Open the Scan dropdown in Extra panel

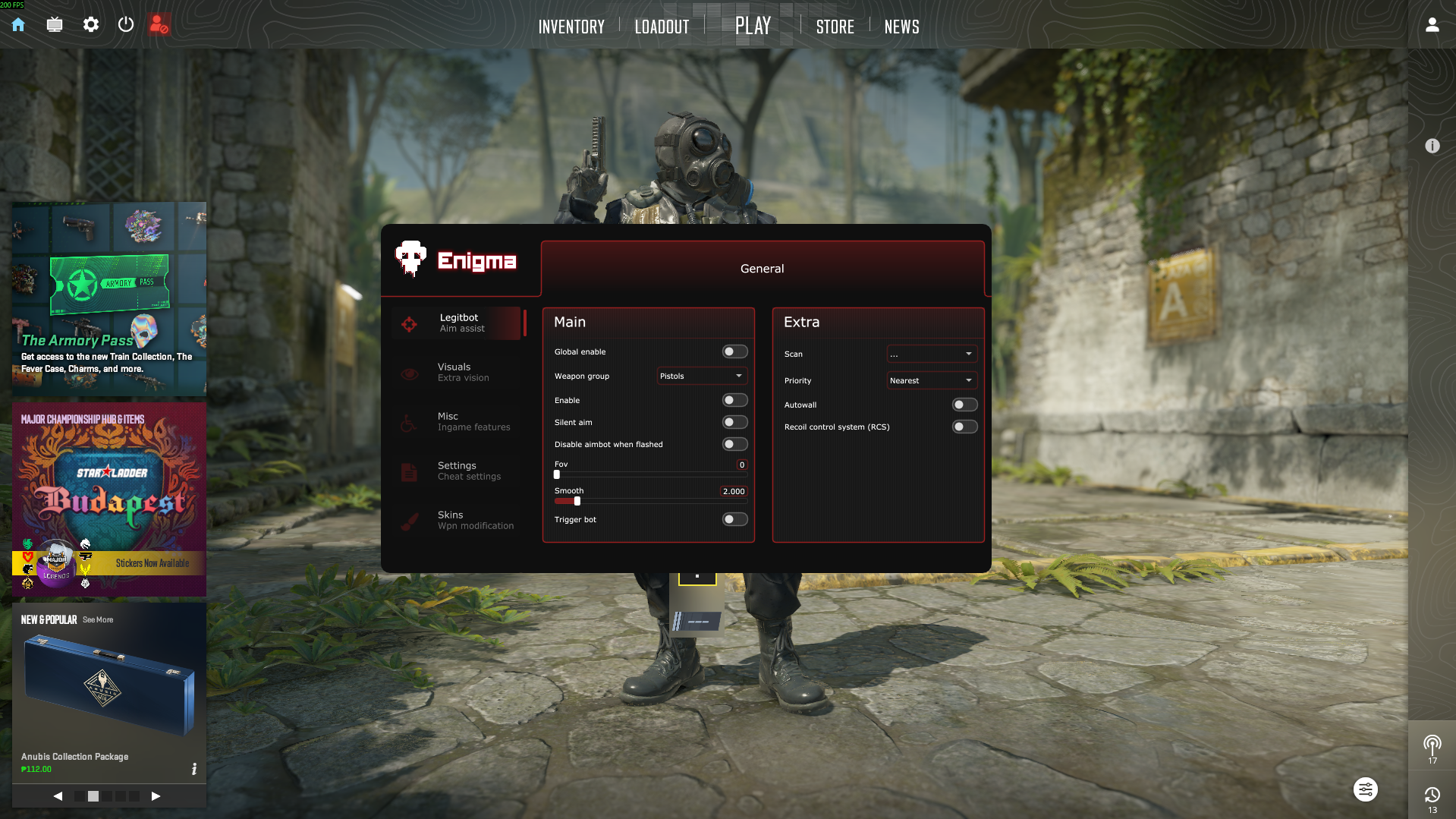pyautogui.click(x=931, y=353)
